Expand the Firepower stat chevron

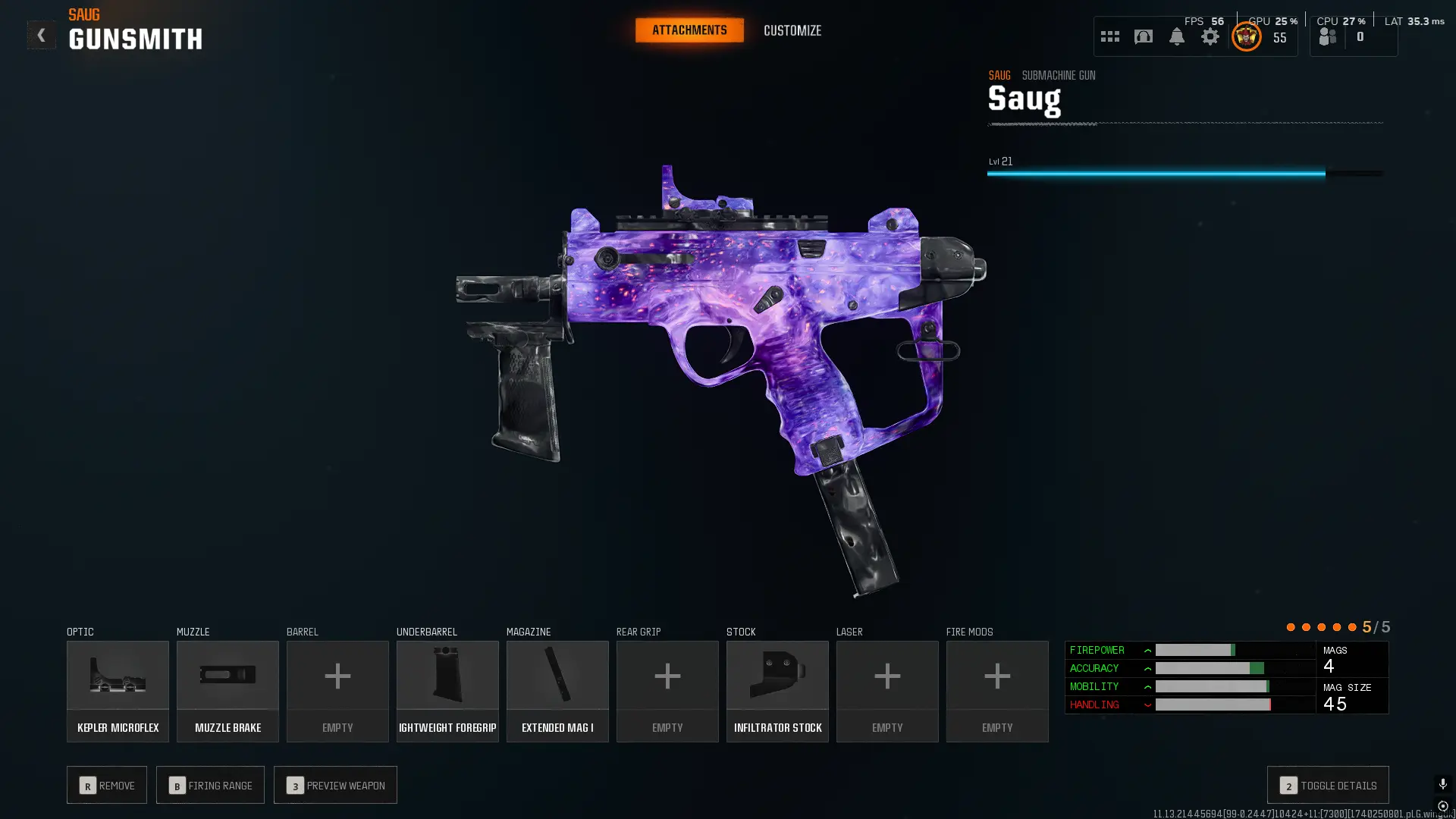point(1149,650)
